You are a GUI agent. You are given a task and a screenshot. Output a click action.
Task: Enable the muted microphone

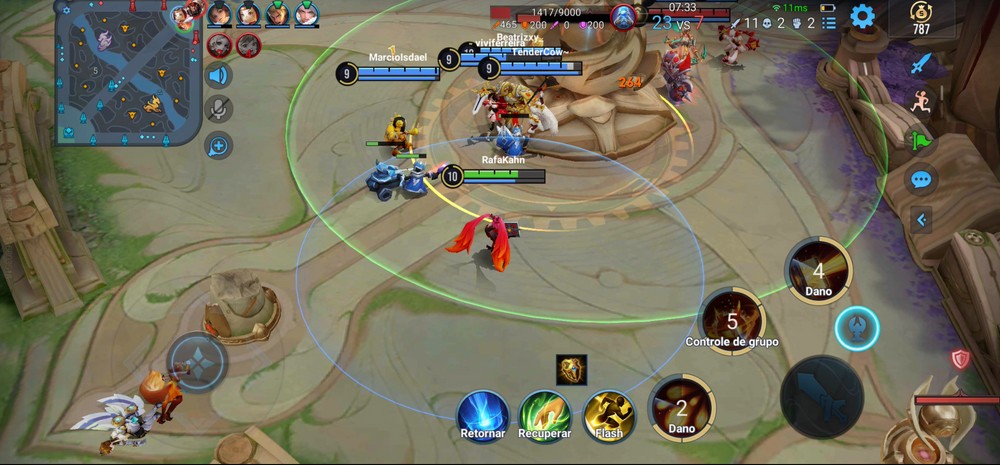pos(218,110)
